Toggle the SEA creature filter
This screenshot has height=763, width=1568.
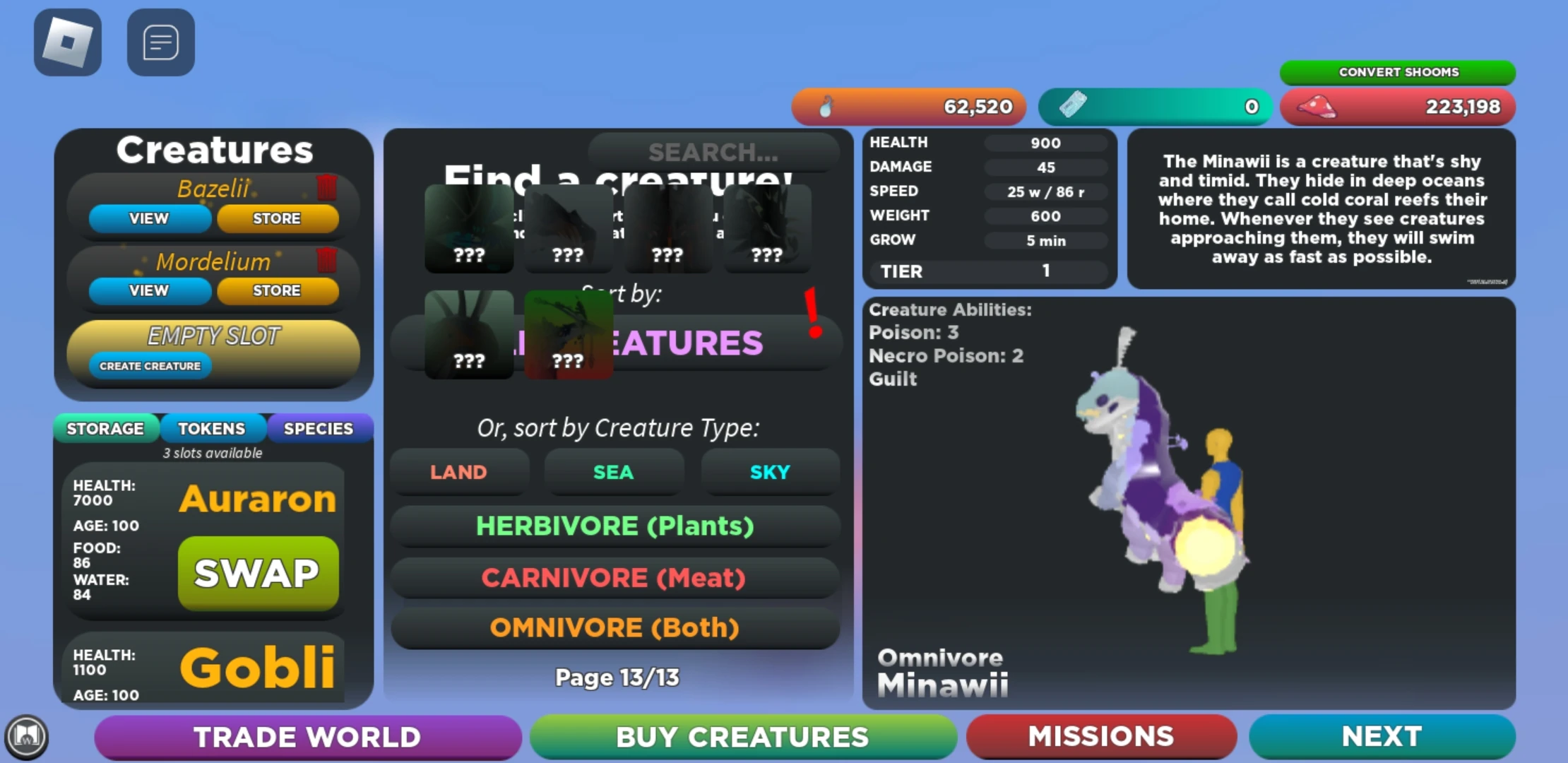614,472
